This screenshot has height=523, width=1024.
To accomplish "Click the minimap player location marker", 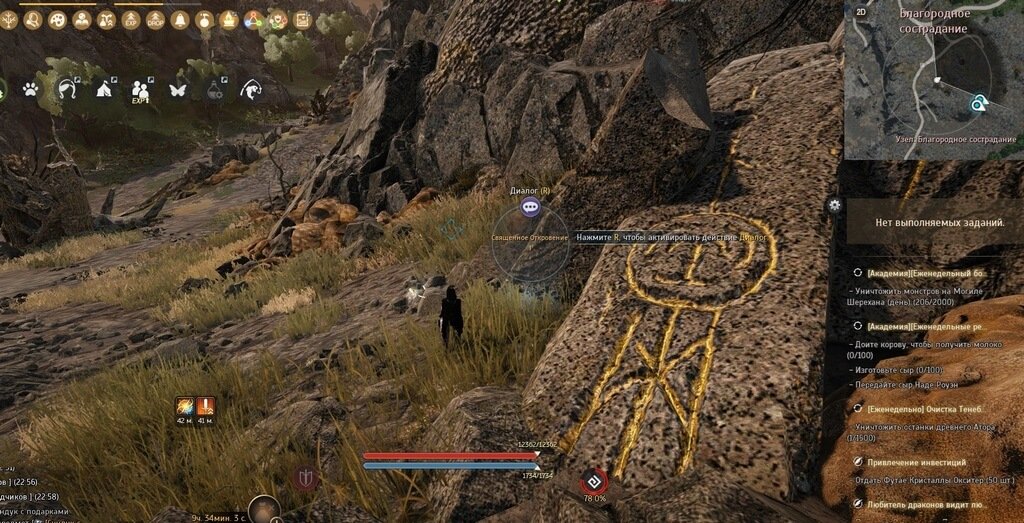I will coord(979,102).
